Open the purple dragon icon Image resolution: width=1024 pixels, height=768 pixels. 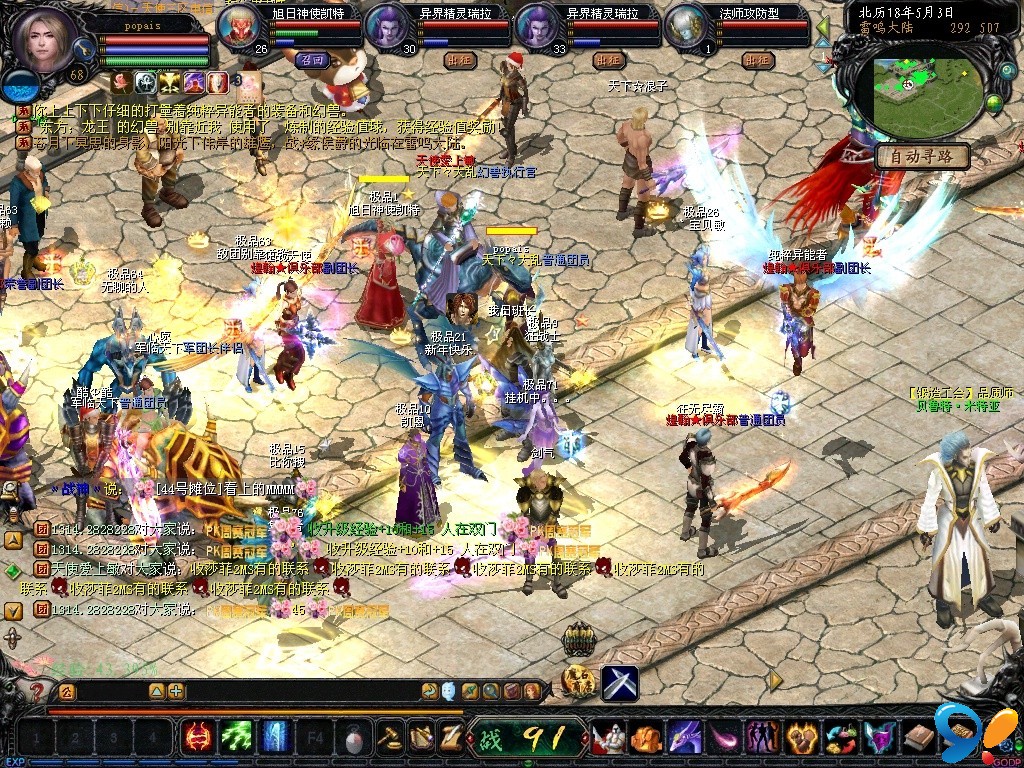coord(686,738)
